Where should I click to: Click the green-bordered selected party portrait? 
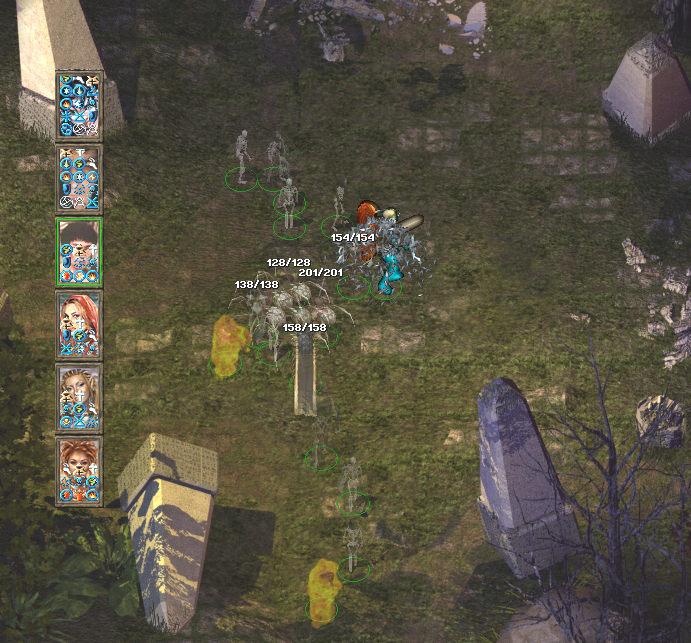(79, 251)
